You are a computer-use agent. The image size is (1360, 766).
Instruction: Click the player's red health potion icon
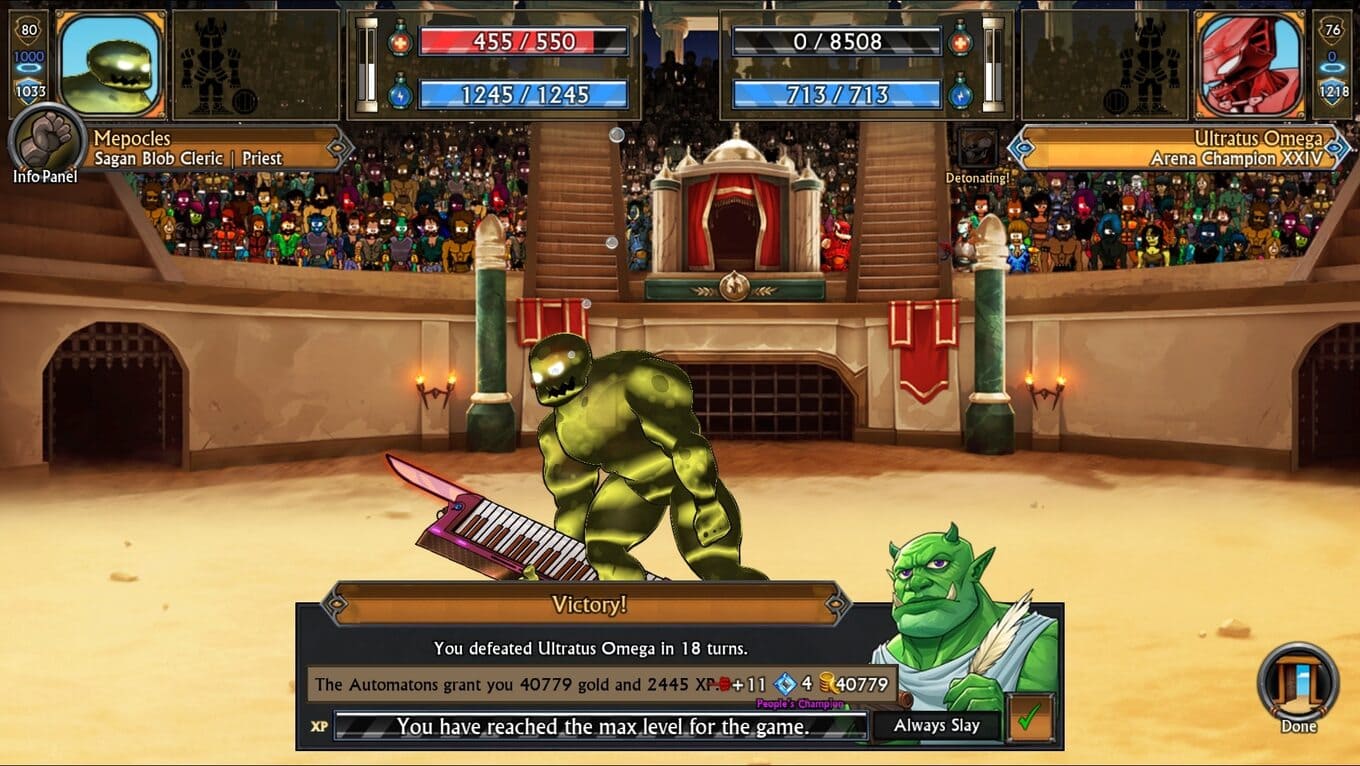coord(400,41)
